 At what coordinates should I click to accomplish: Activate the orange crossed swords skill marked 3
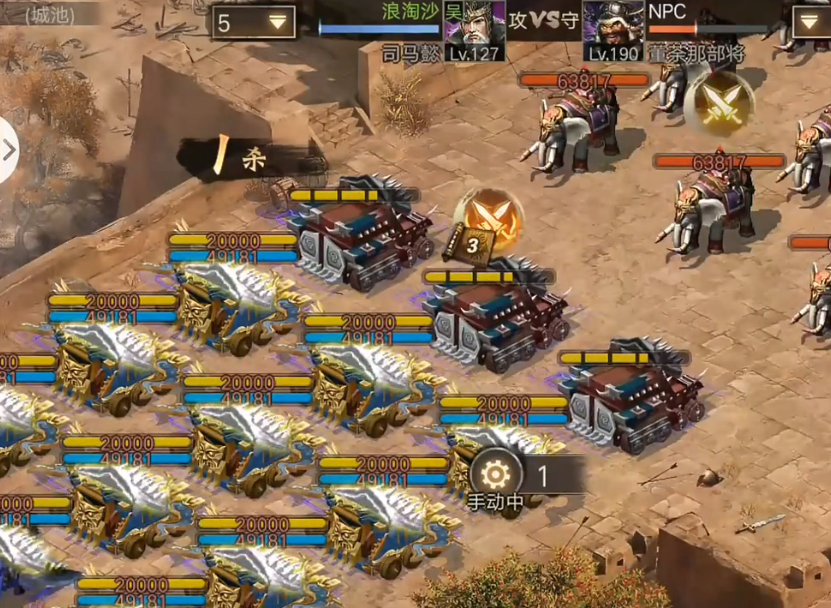click(x=489, y=220)
